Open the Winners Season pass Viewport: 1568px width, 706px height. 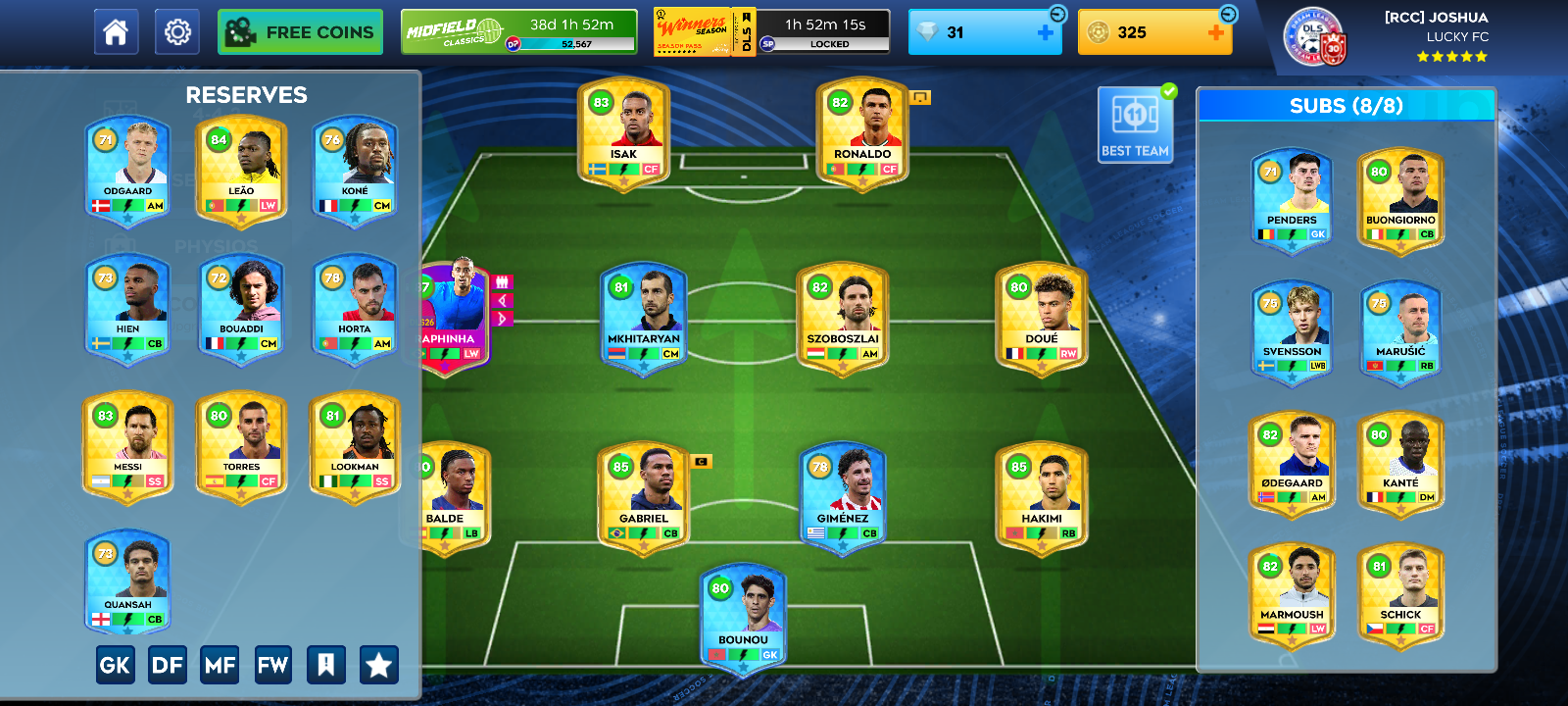click(771, 32)
